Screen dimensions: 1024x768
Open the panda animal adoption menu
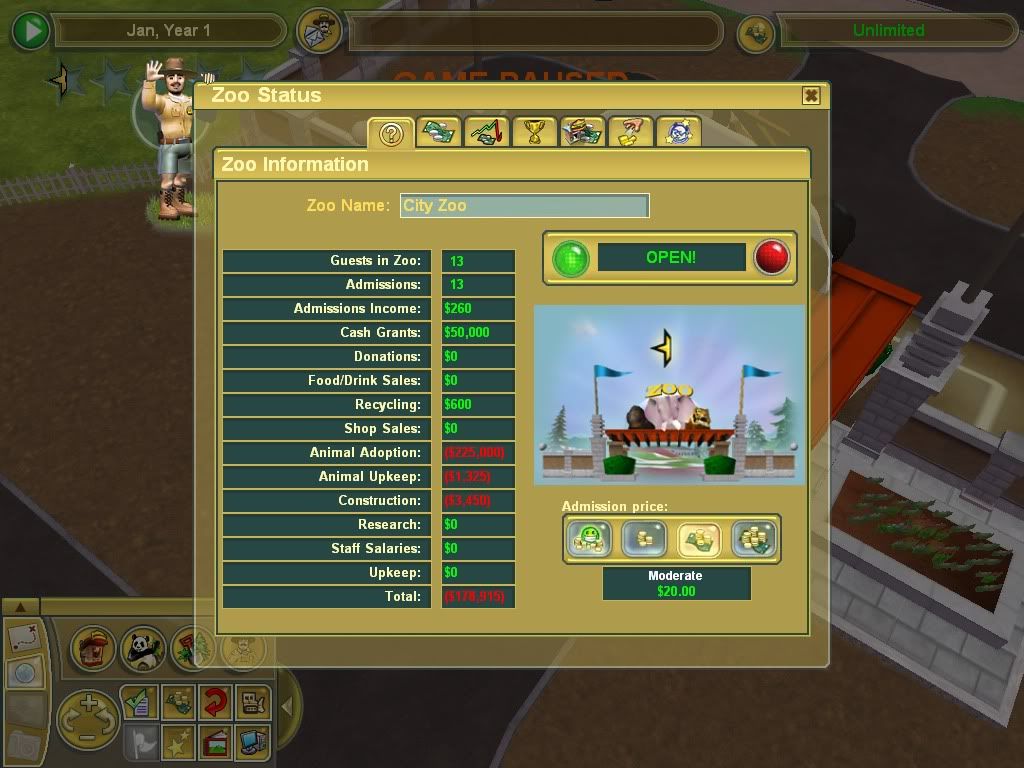coord(142,650)
